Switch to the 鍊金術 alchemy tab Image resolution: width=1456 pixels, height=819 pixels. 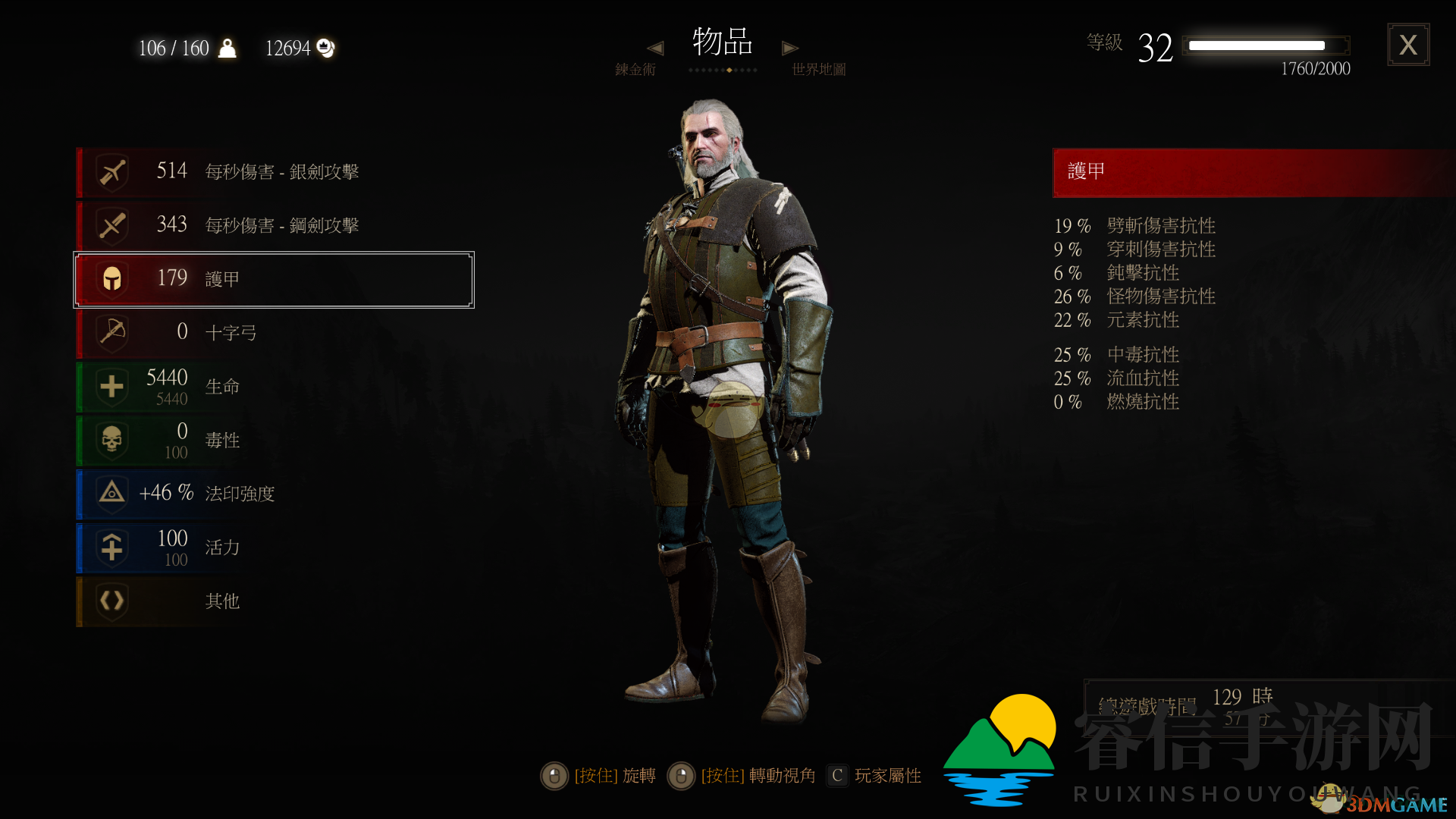click(635, 70)
